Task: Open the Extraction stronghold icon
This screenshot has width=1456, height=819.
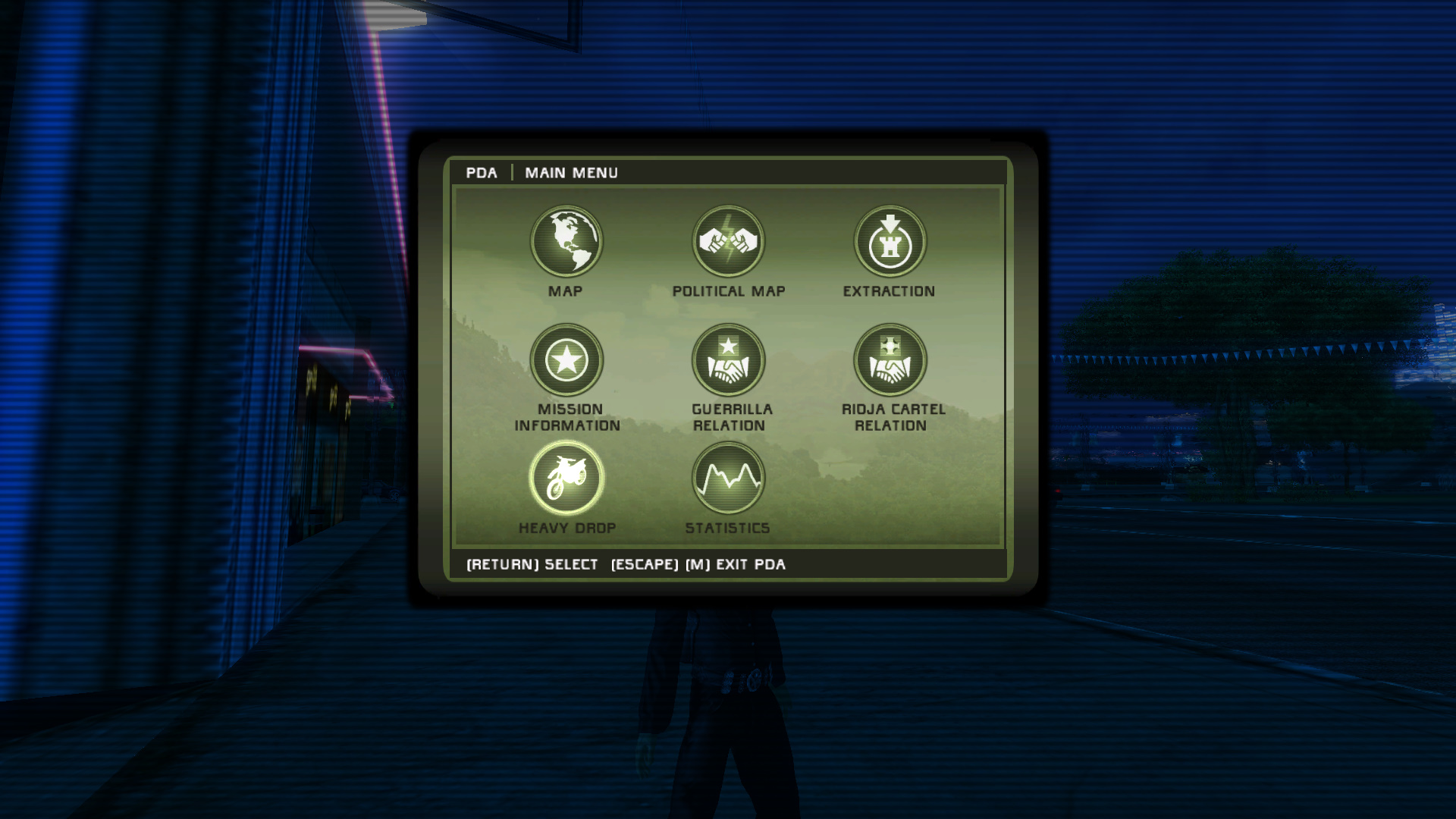Action: point(890,241)
